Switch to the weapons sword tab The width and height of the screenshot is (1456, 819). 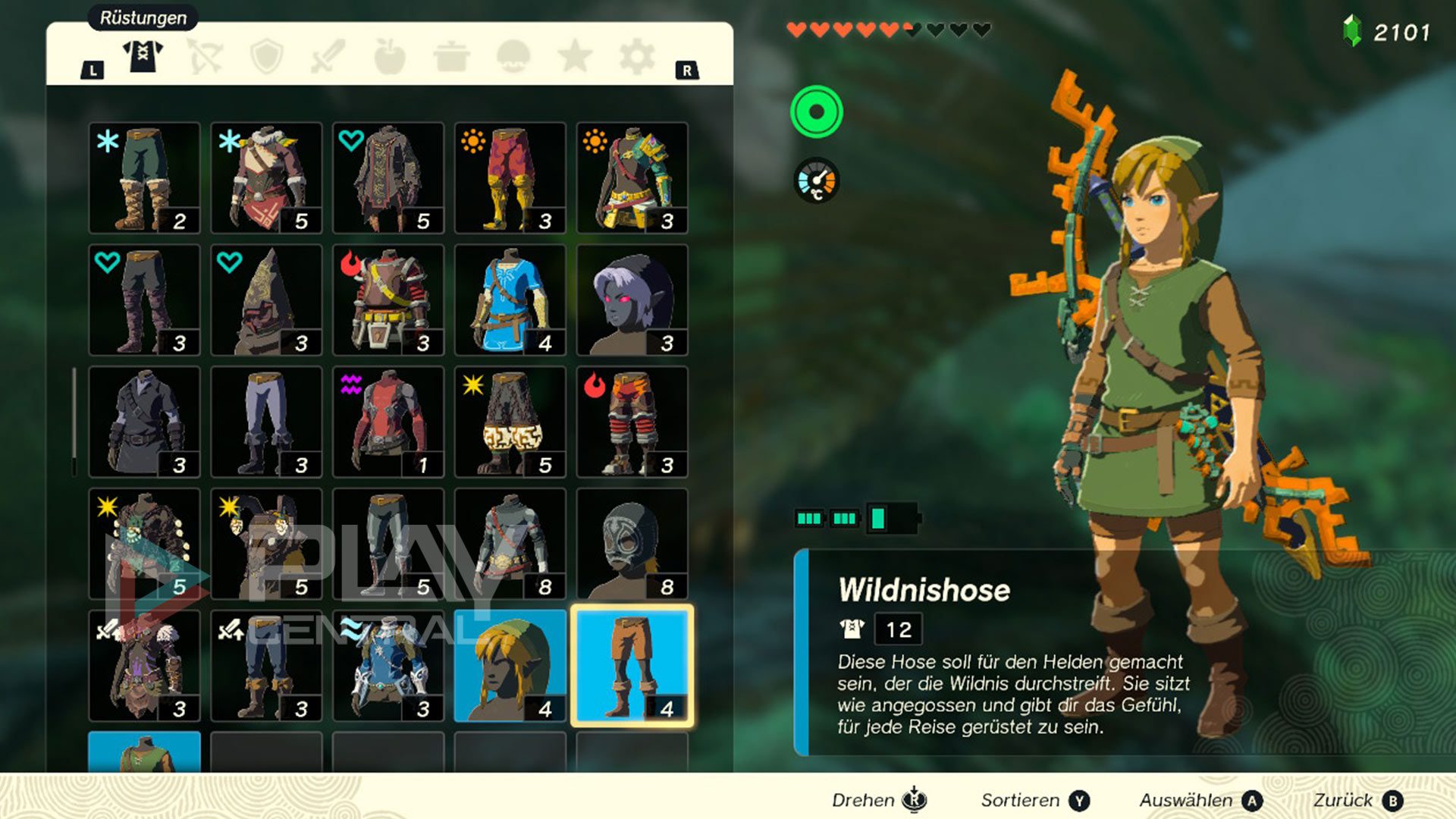tap(328, 56)
